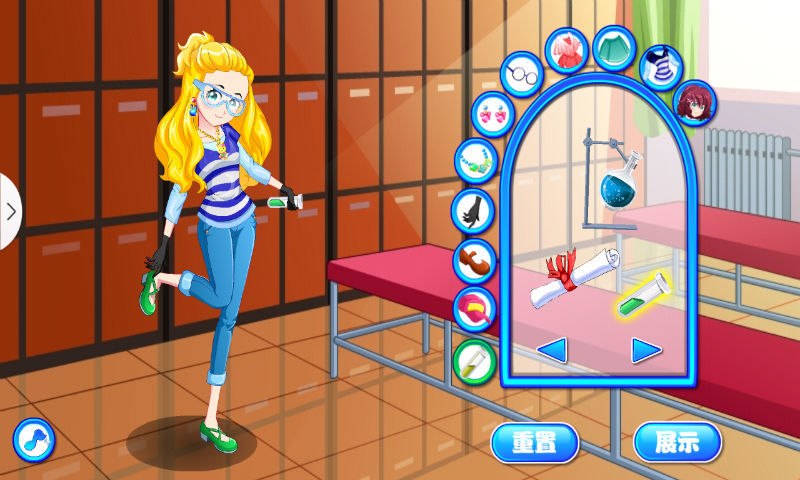The width and height of the screenshot is (800, 480).
Task: Switch to the brown shoes category
Action: 474,260
